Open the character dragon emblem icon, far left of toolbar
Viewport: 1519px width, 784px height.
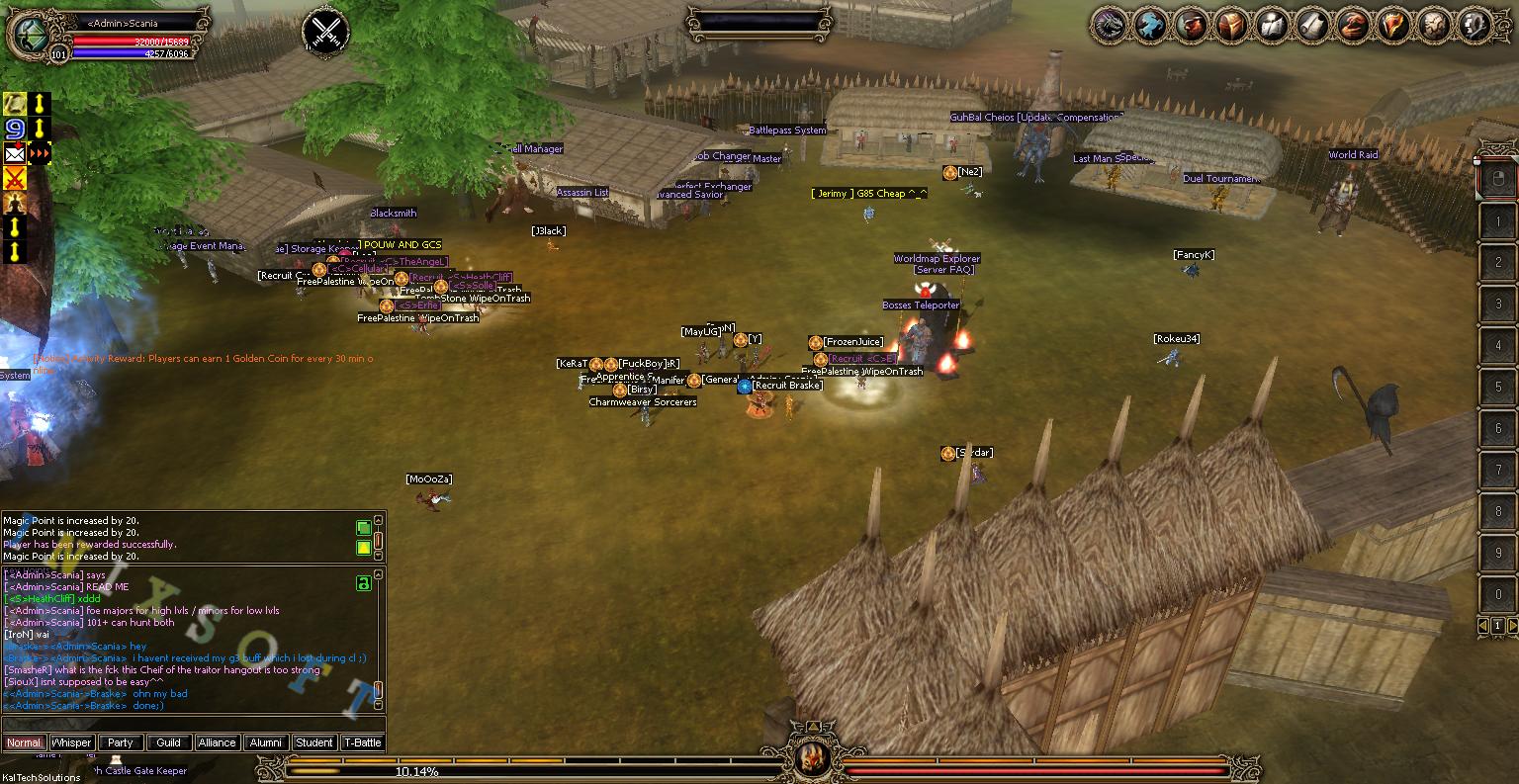[1108, 25]
